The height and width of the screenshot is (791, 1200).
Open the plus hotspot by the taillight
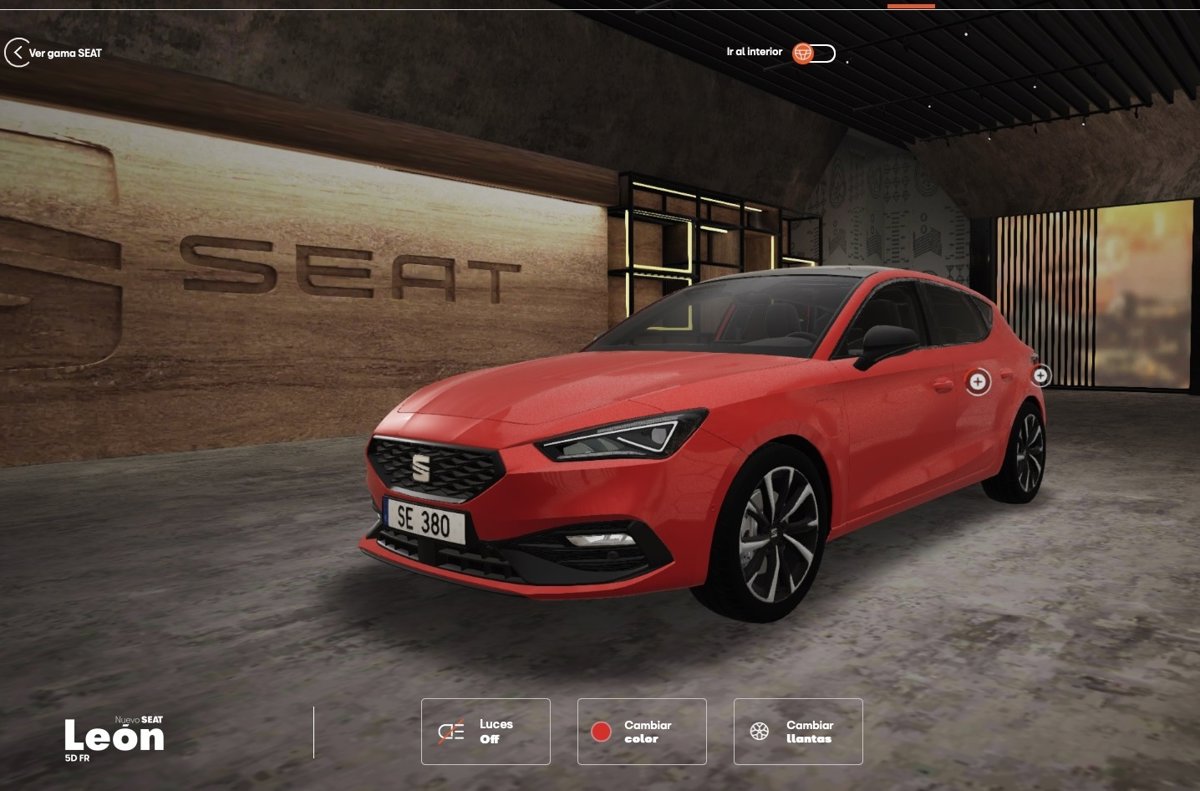1041,375
